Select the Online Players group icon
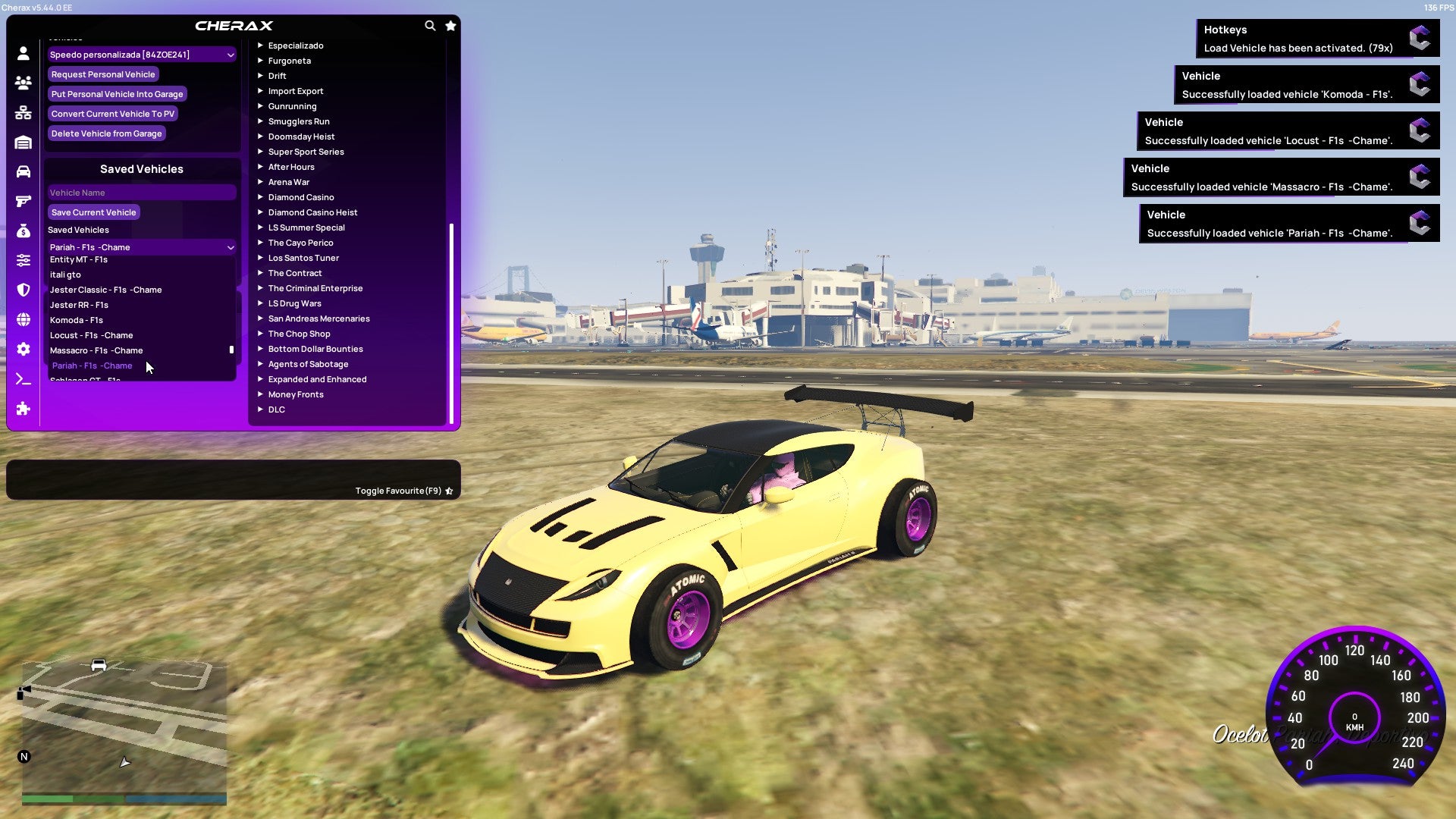1456x819 pixels. point(23,83)
